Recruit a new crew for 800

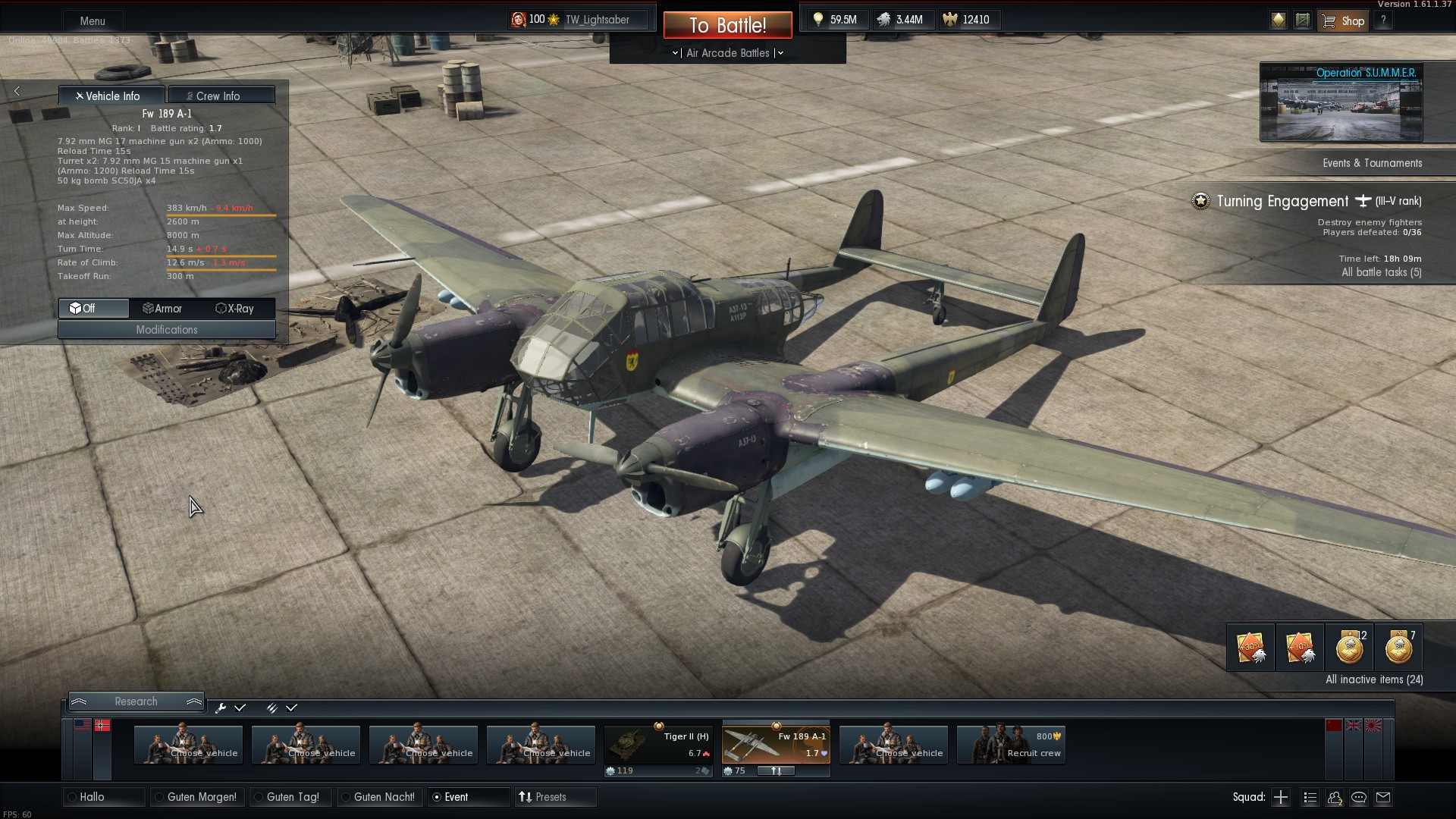[x=1011, y=745]
